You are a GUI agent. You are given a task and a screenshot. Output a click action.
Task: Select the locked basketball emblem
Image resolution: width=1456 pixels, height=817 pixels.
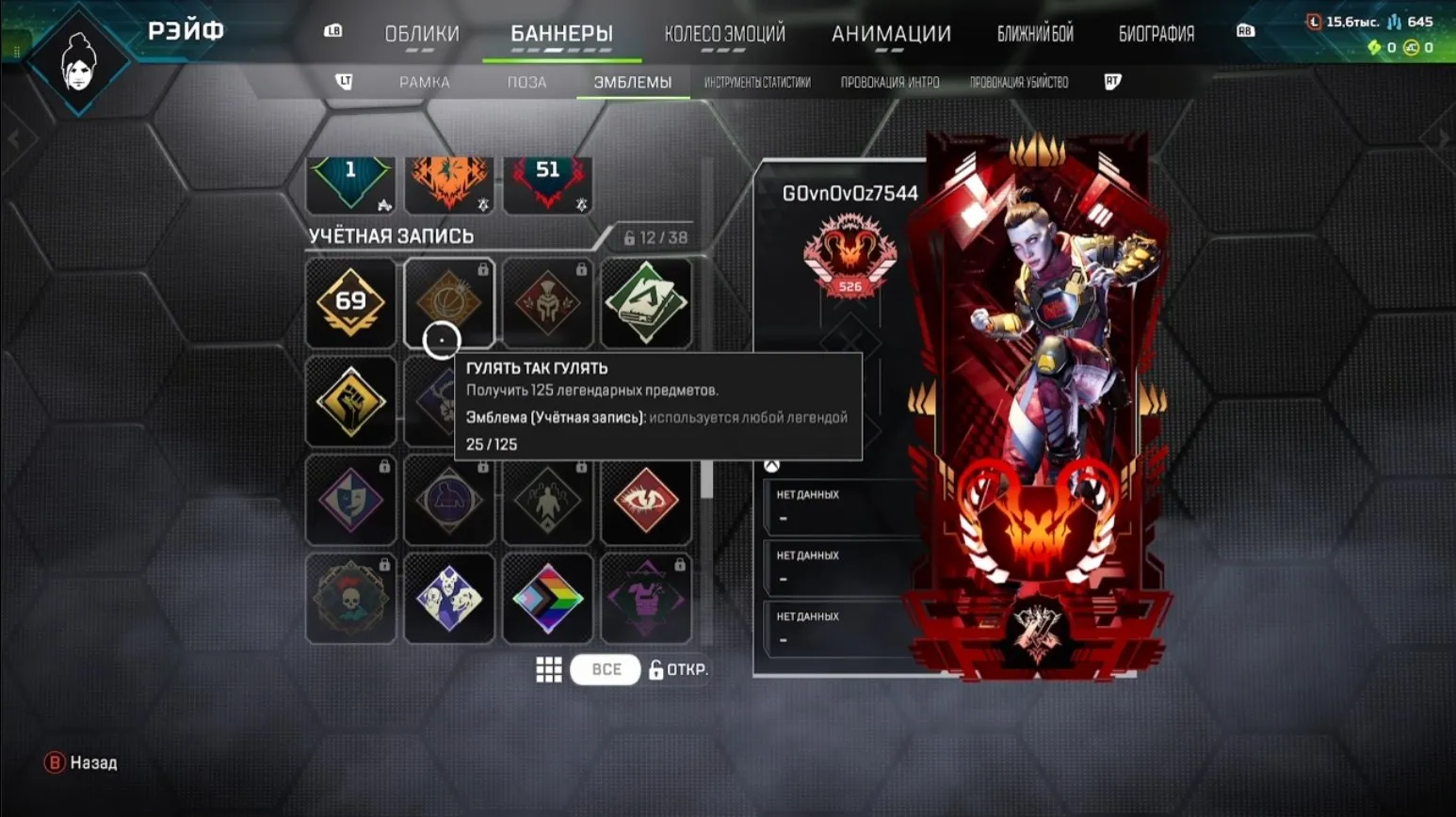point(449,302)
